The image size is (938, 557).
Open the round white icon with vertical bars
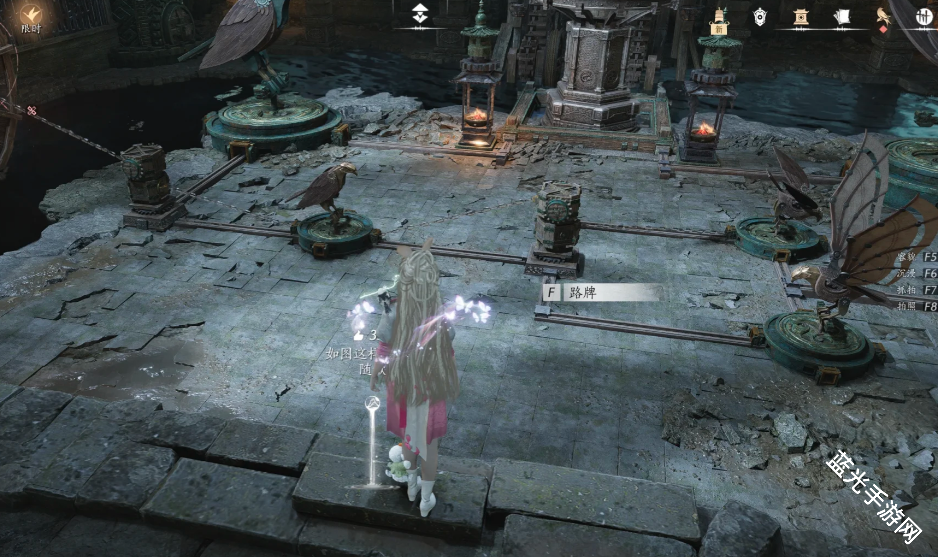coord(924,16)
